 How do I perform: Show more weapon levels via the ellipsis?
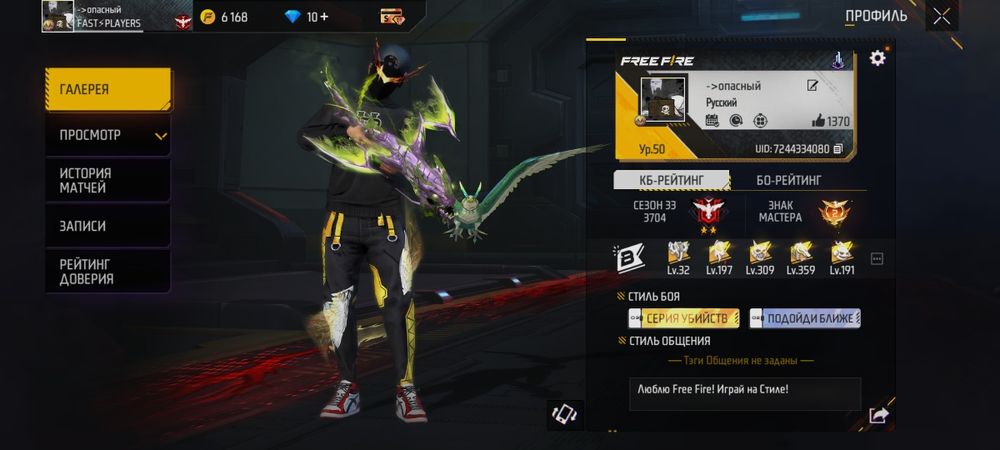tap(877, 259)
